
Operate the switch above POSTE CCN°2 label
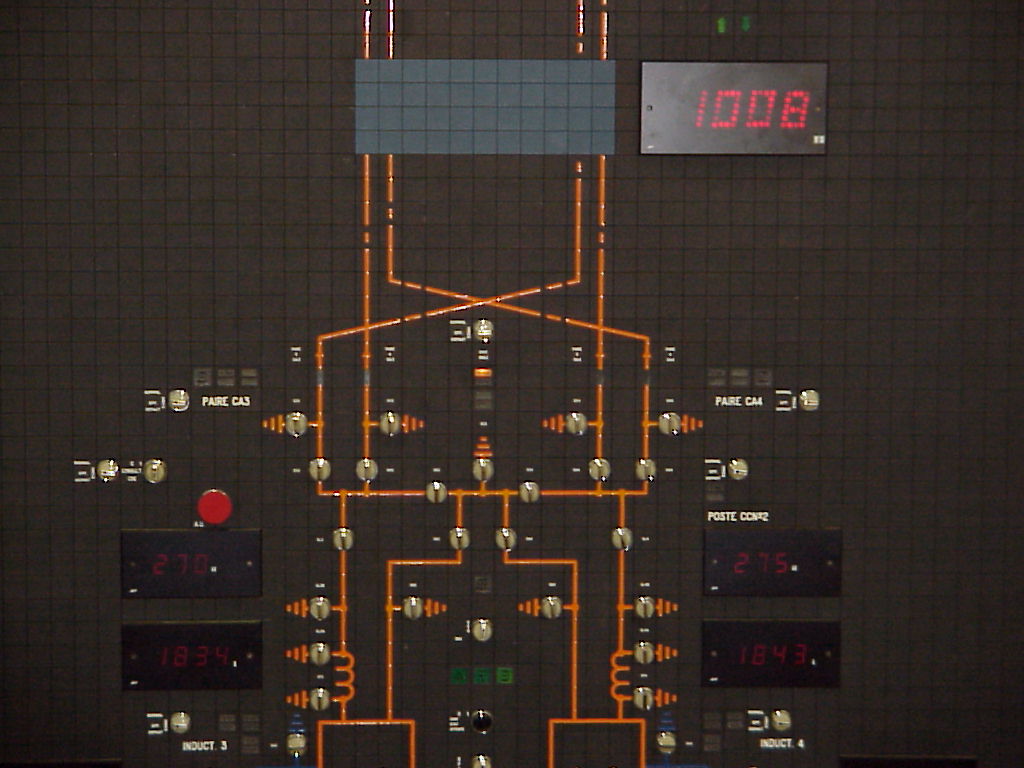click(738, 469)
